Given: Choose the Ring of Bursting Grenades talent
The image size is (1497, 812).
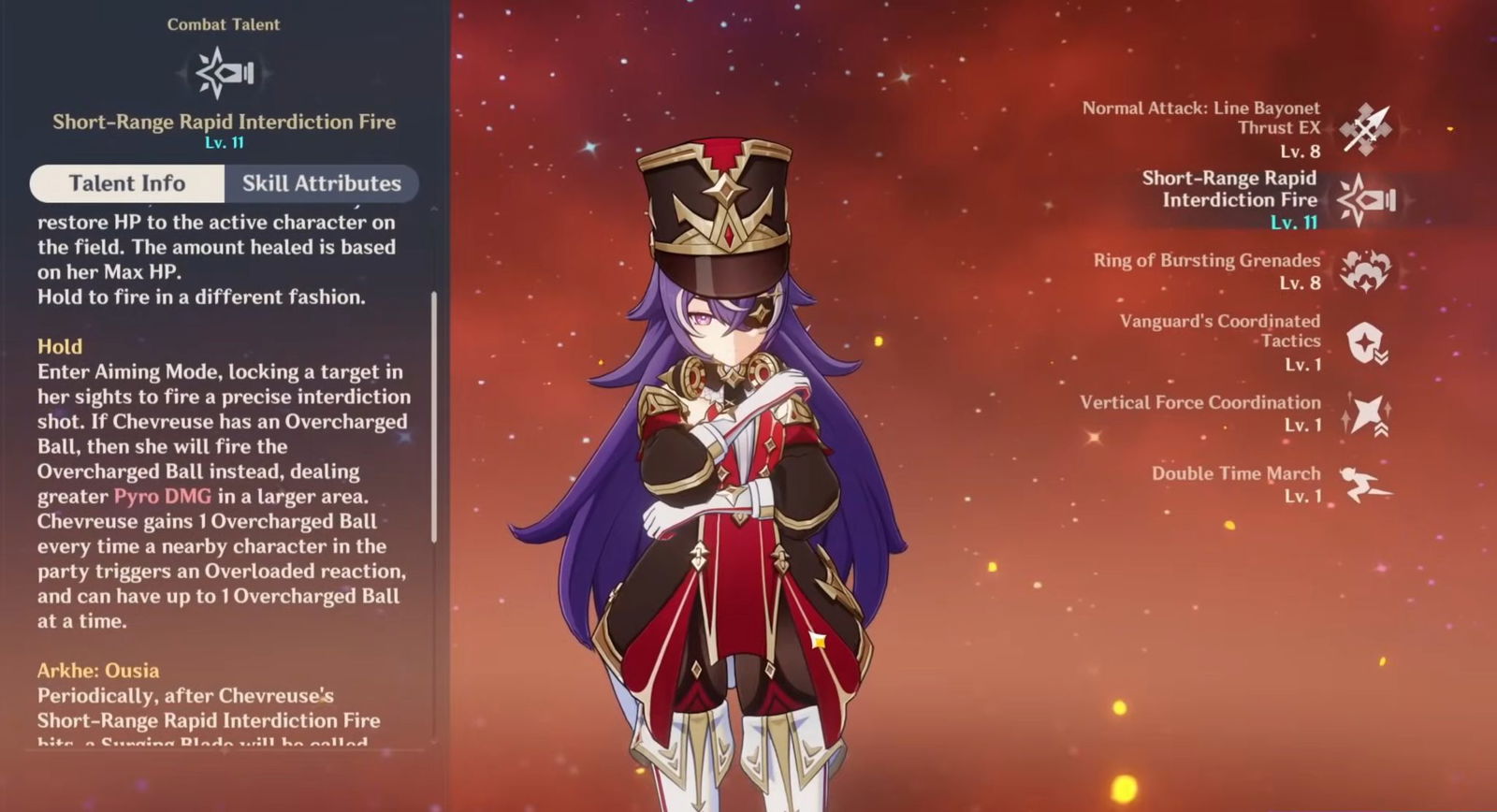Looking at the screenshot, I should pyautogui.click(x=1366, y=271).
